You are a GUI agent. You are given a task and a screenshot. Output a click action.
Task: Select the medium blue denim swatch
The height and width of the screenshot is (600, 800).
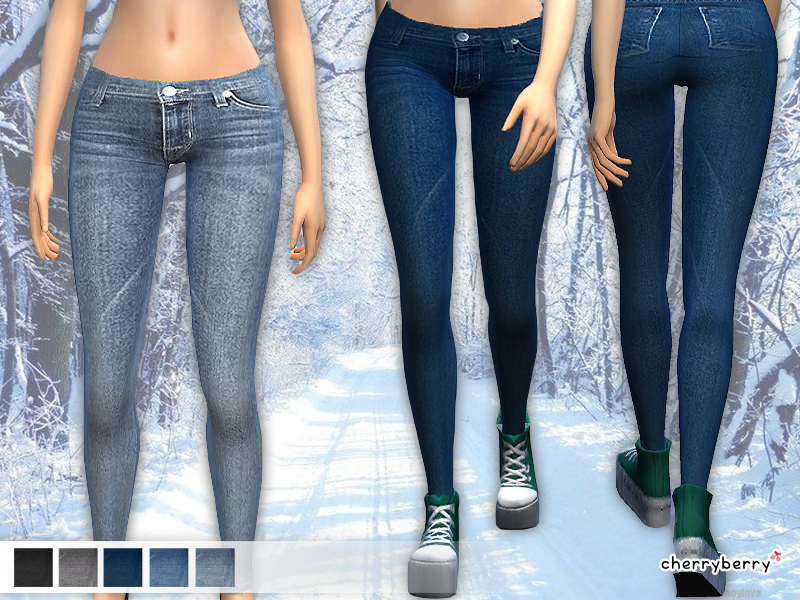point(169,567)
